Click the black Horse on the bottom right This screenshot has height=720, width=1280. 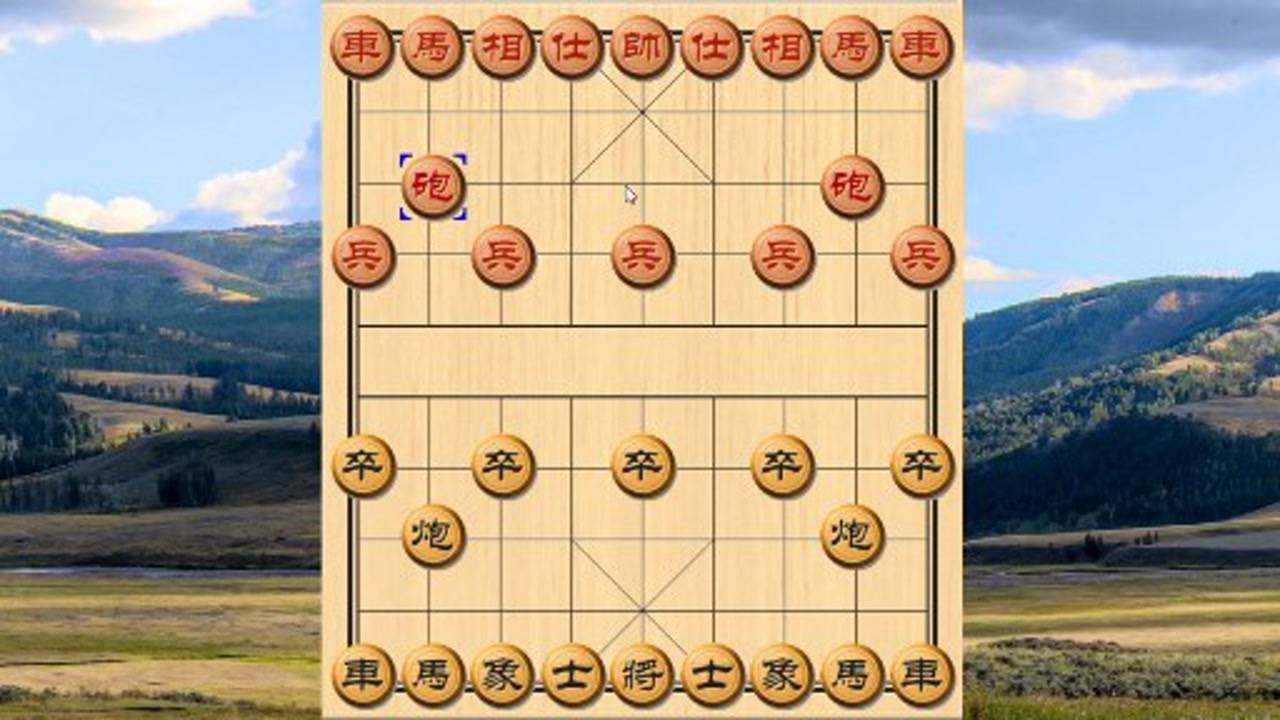[x=853, y=676]
